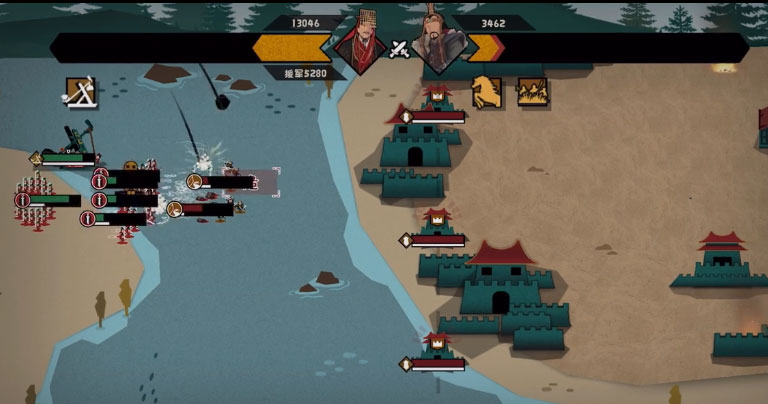Activate the burning field fire ability
Image resolution: width=768 pixels, height=404 pixels.
tap(532, 91)
